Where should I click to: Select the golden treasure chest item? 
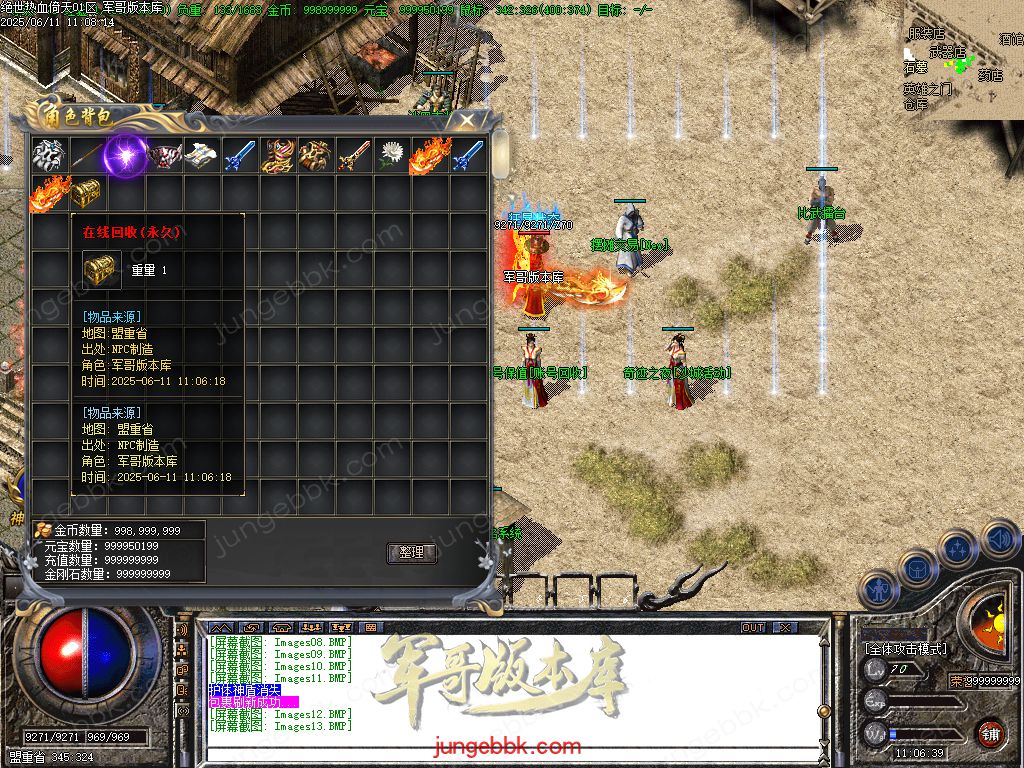coord(87,193)
